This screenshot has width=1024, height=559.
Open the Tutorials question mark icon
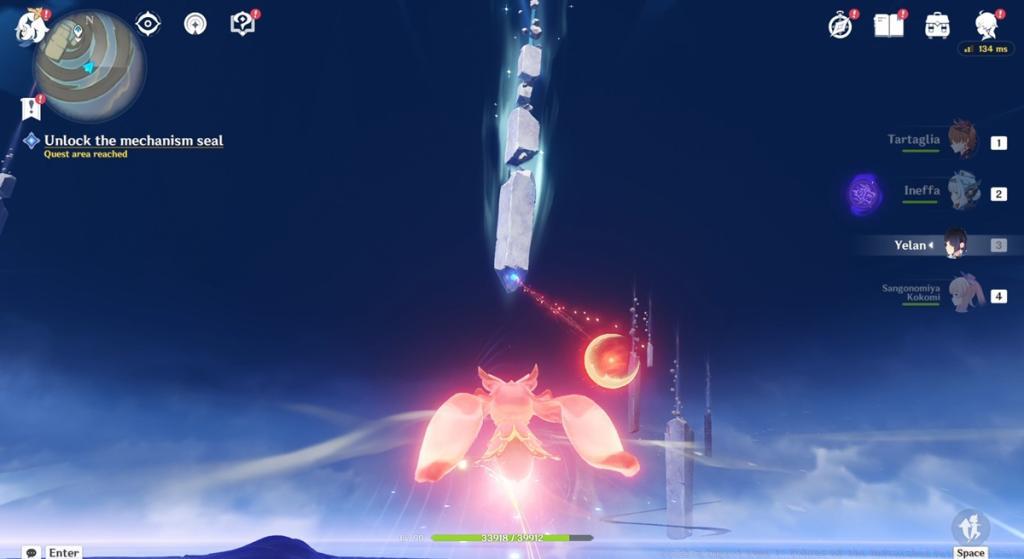coord(242,24)
